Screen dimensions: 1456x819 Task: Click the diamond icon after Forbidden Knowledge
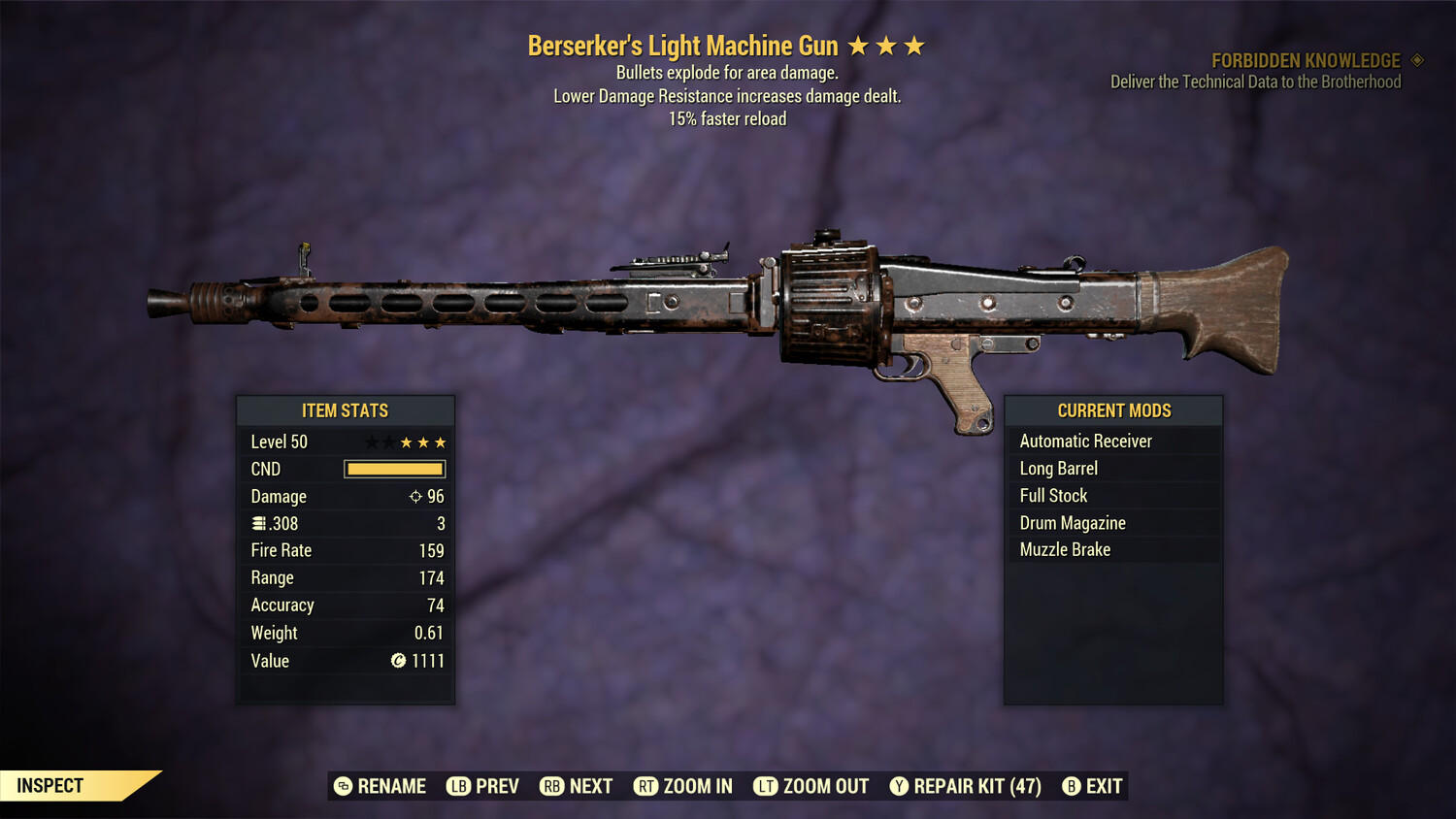point(1415,60)
